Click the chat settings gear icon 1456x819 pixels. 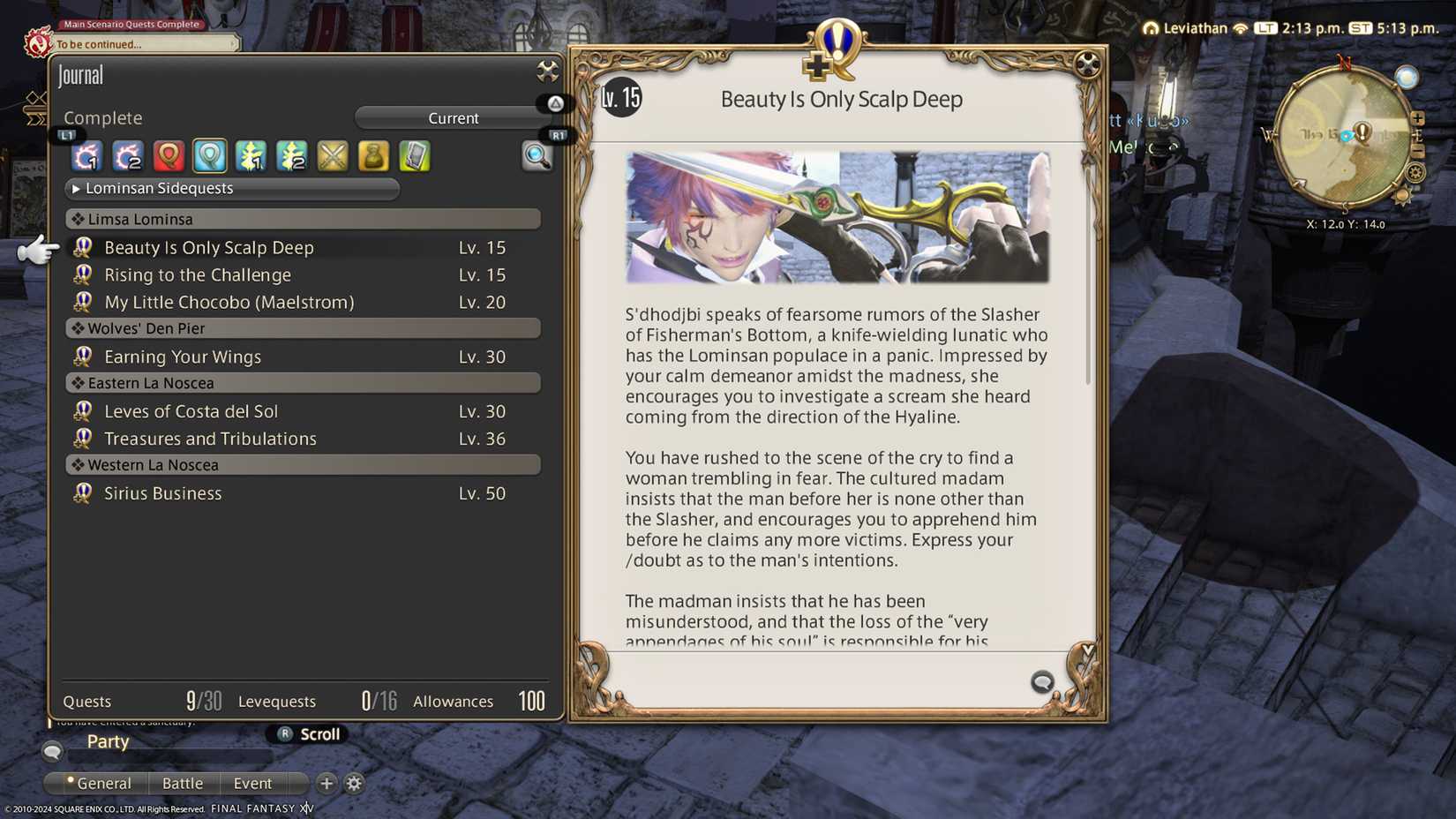[354, 784]
